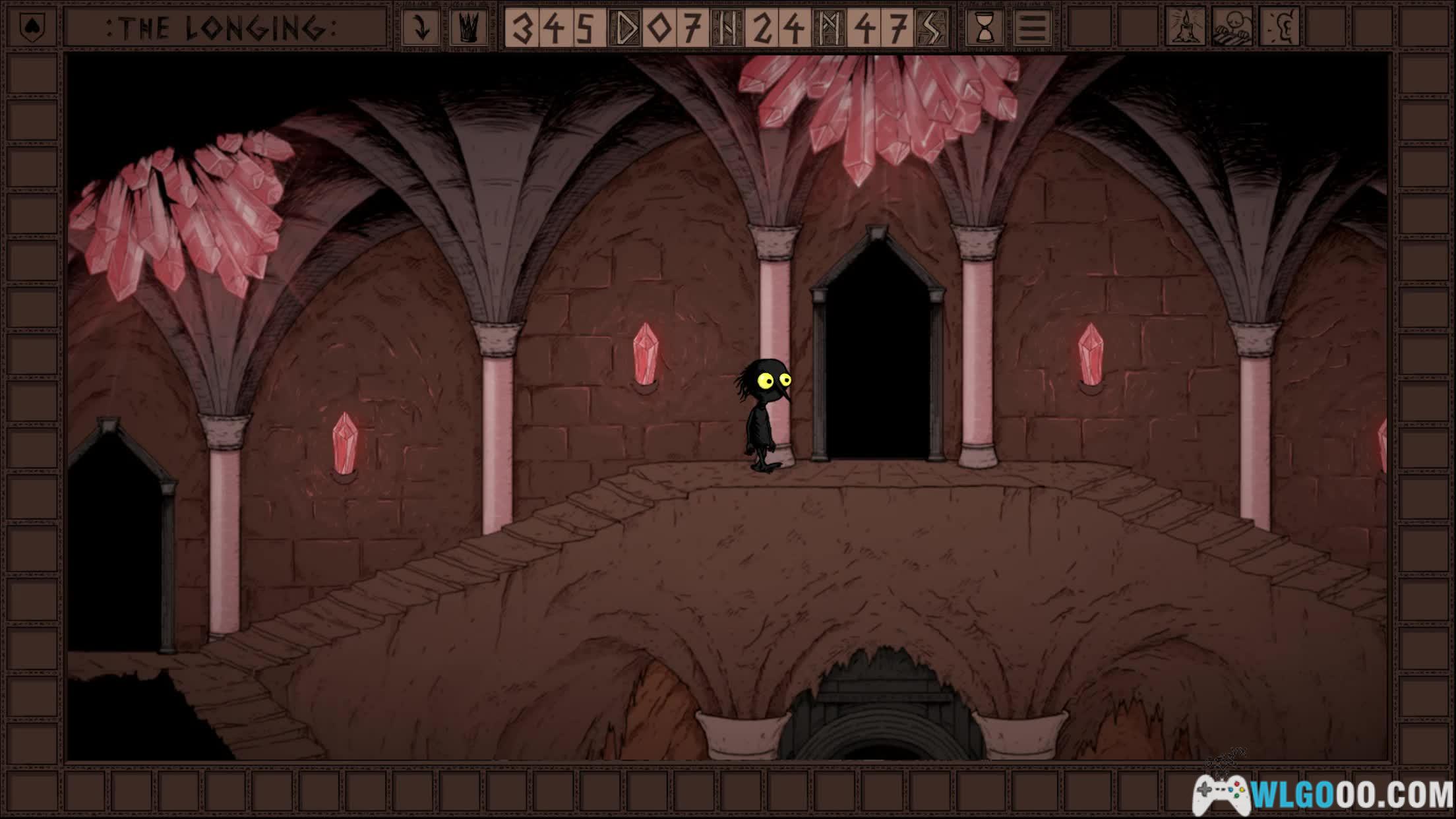This screenshot has width=1456, height=819.
Task: Select the sleeping figure icon
Action: 1232,27
